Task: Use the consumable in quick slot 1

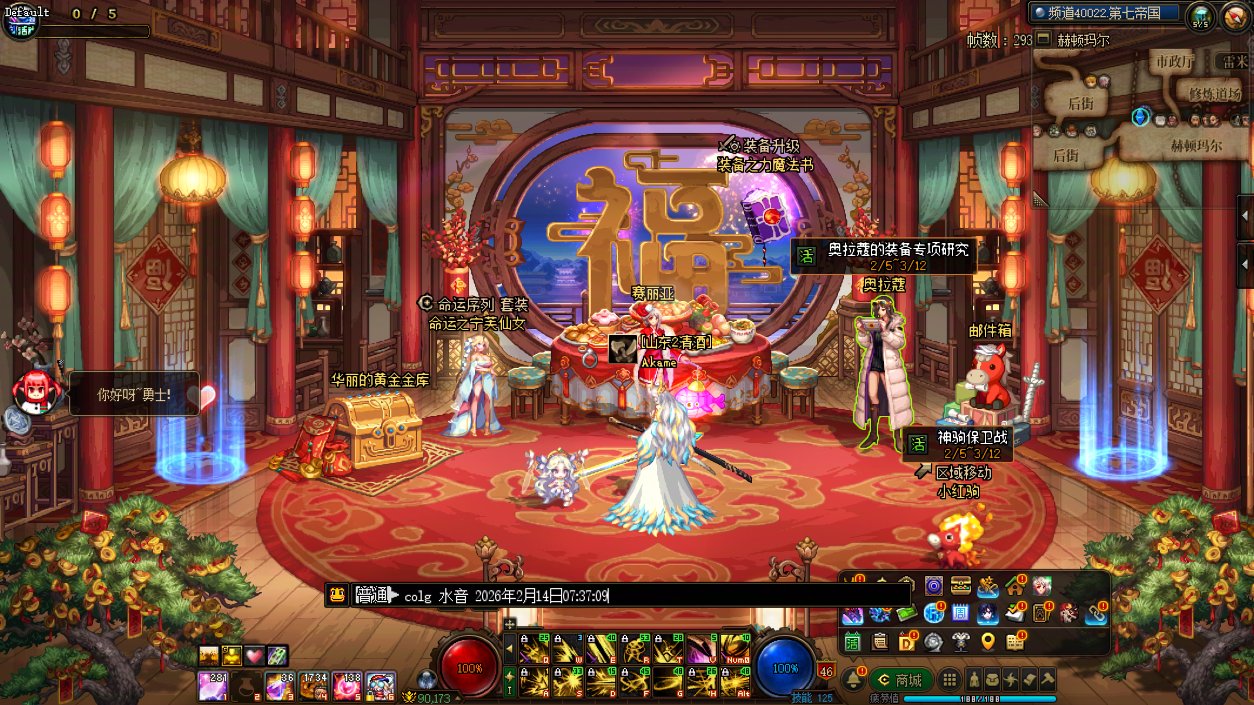Action: click(x=212, y=686)
